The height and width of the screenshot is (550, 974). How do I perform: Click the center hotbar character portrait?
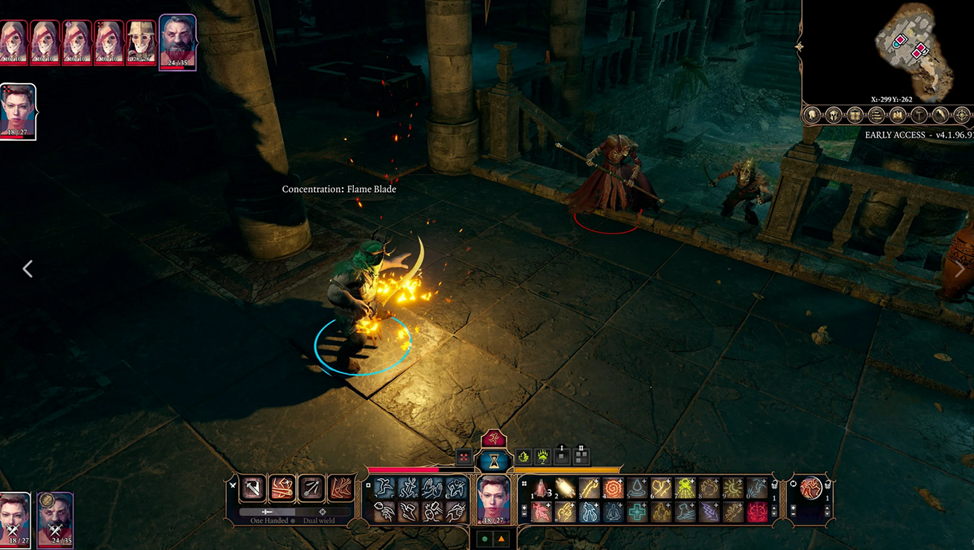(494, 498)
